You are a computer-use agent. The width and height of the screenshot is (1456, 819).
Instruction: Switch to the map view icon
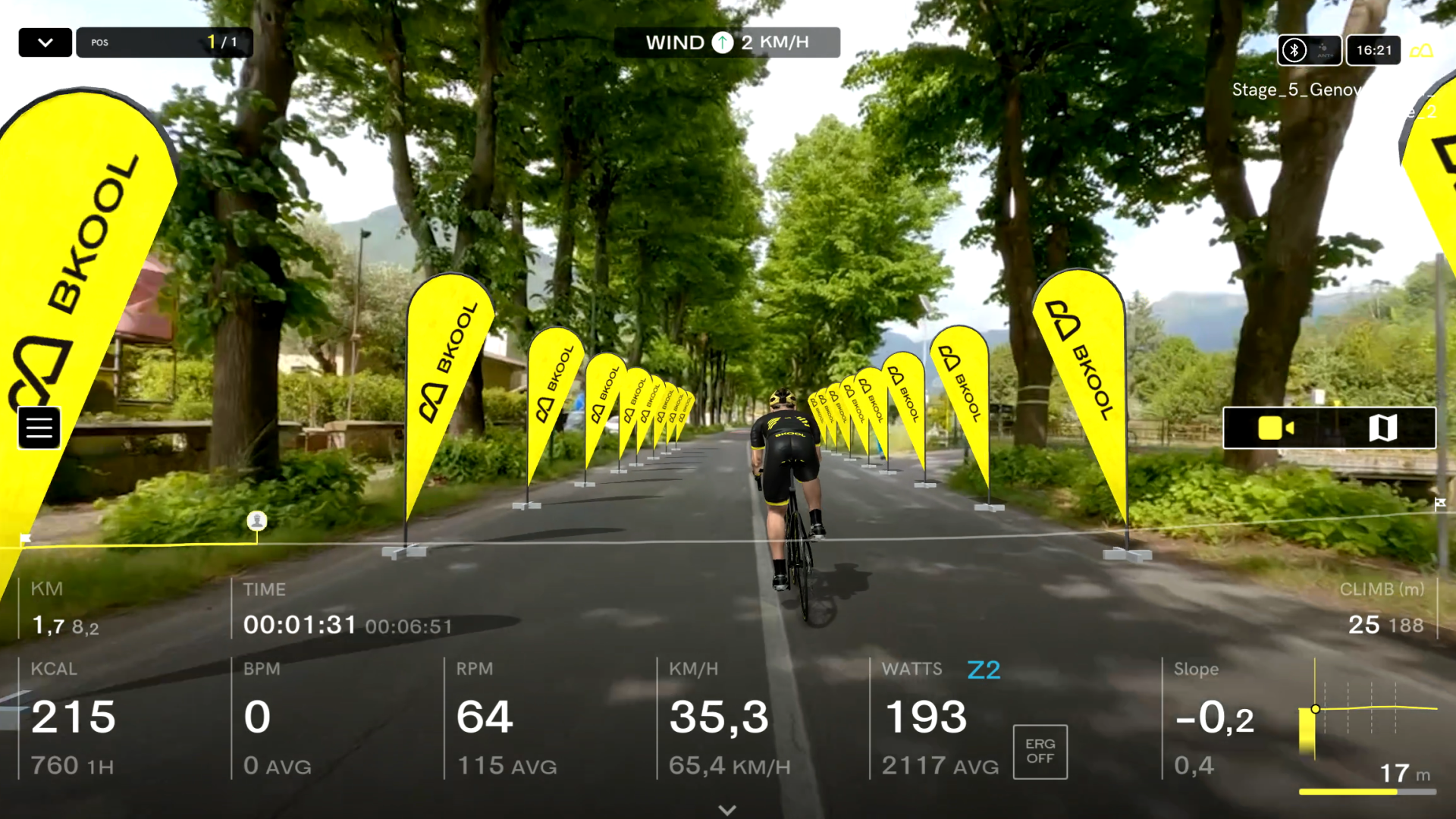(x=1382, y=428)
